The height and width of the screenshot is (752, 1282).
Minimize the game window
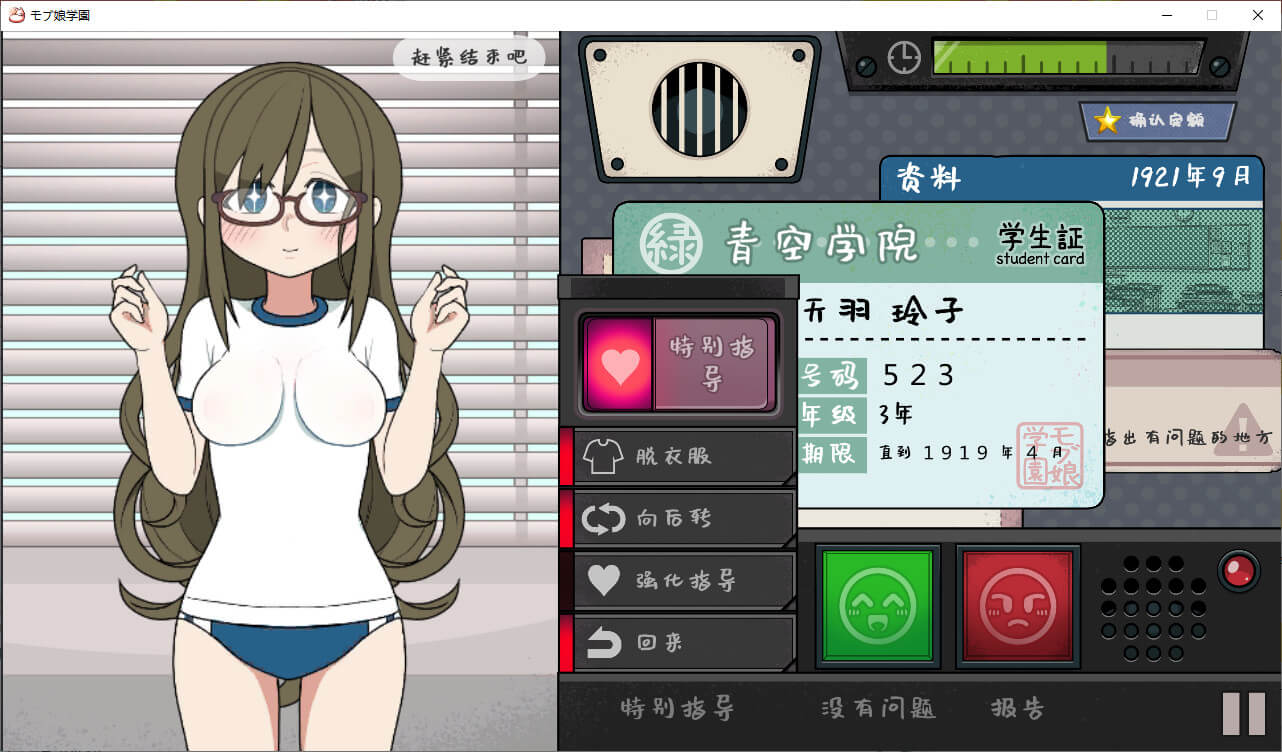(x=1166, y=15)
